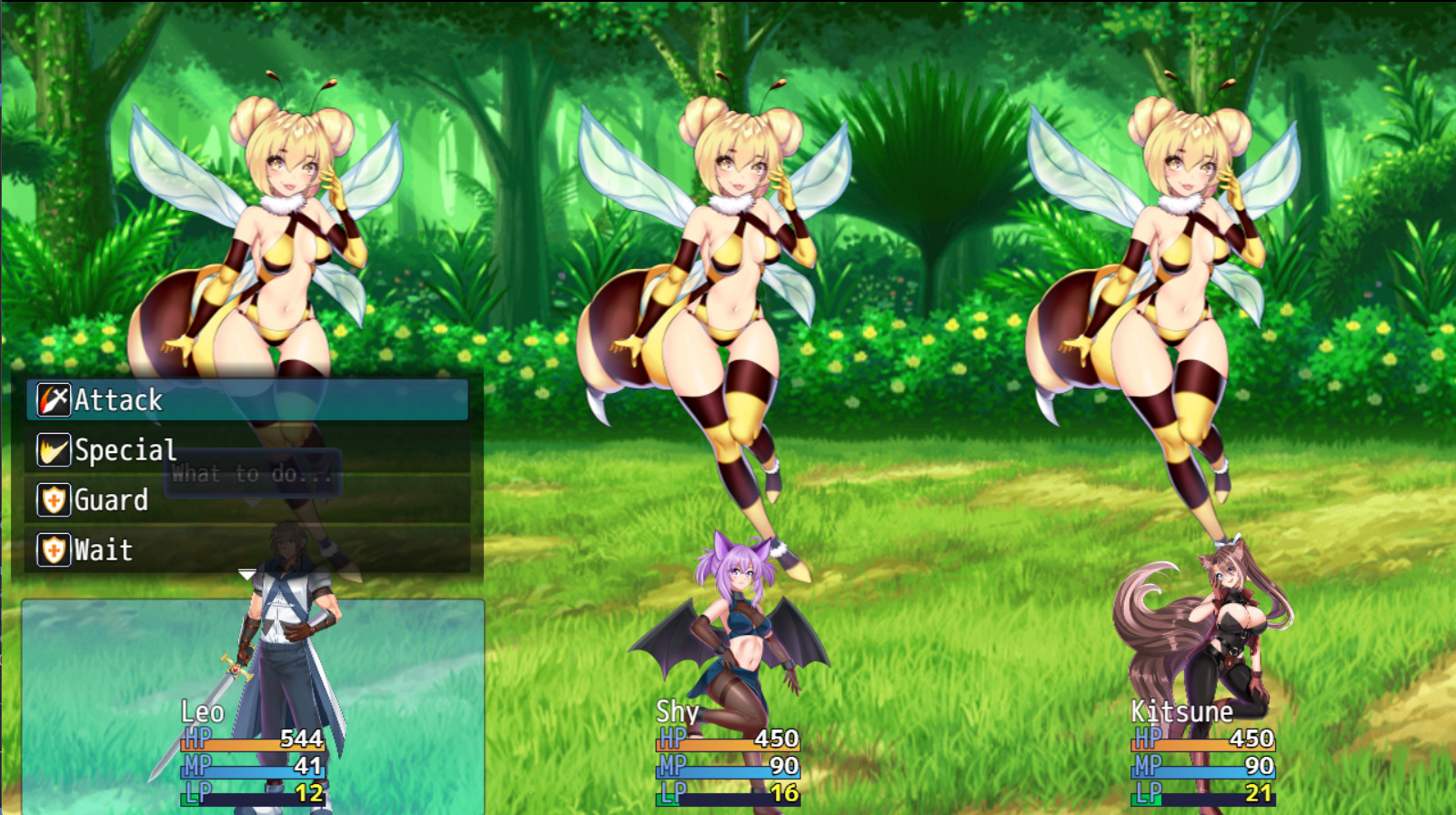Click the Kitsune name label
Screen dimensions: 1456x815
click(1182, 711)
